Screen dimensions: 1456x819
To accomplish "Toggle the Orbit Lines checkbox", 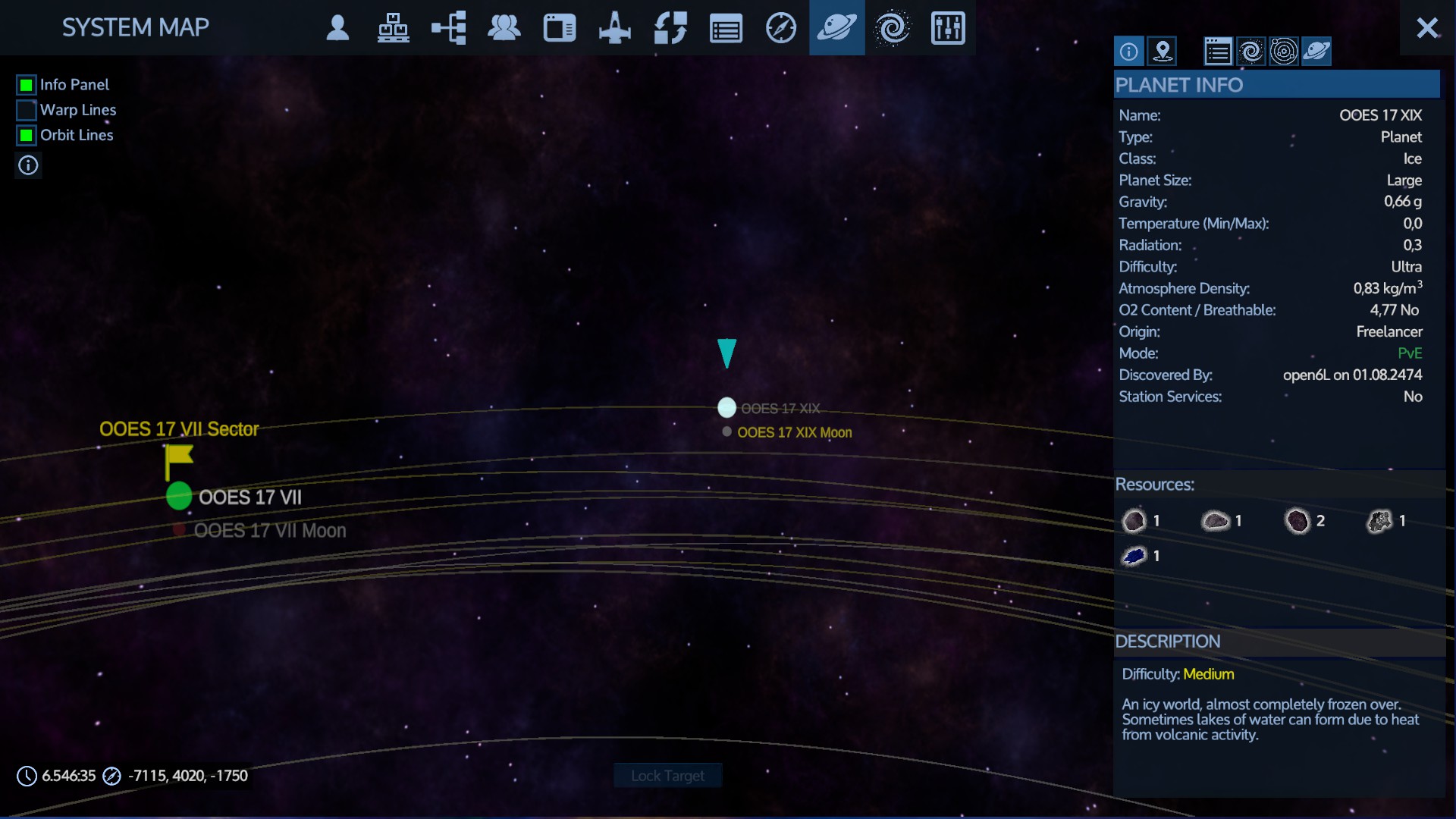I will pos(27,136).
